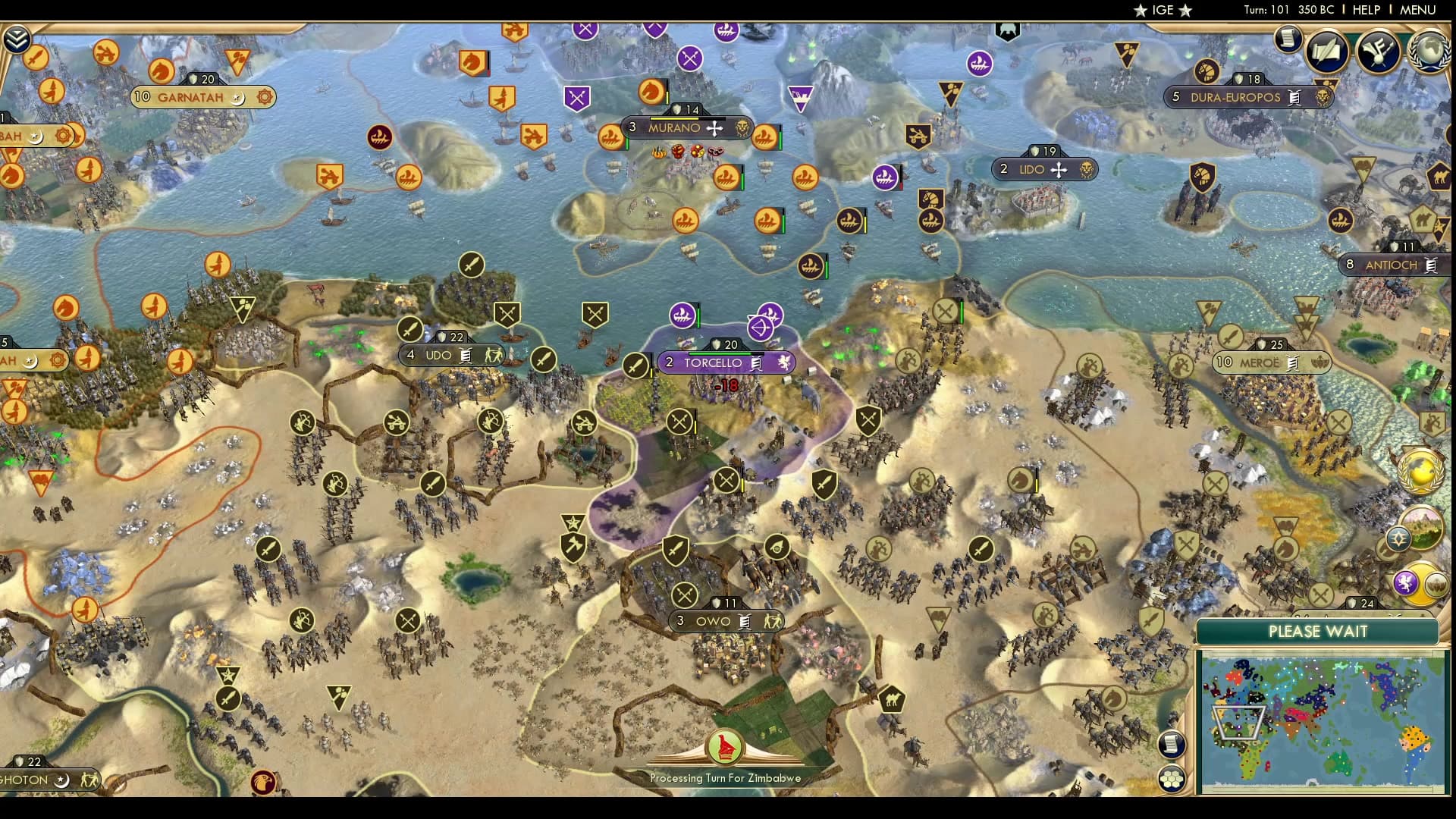Click the IGE button on the top bar

pyautogui.click(x=1161, y=11)
